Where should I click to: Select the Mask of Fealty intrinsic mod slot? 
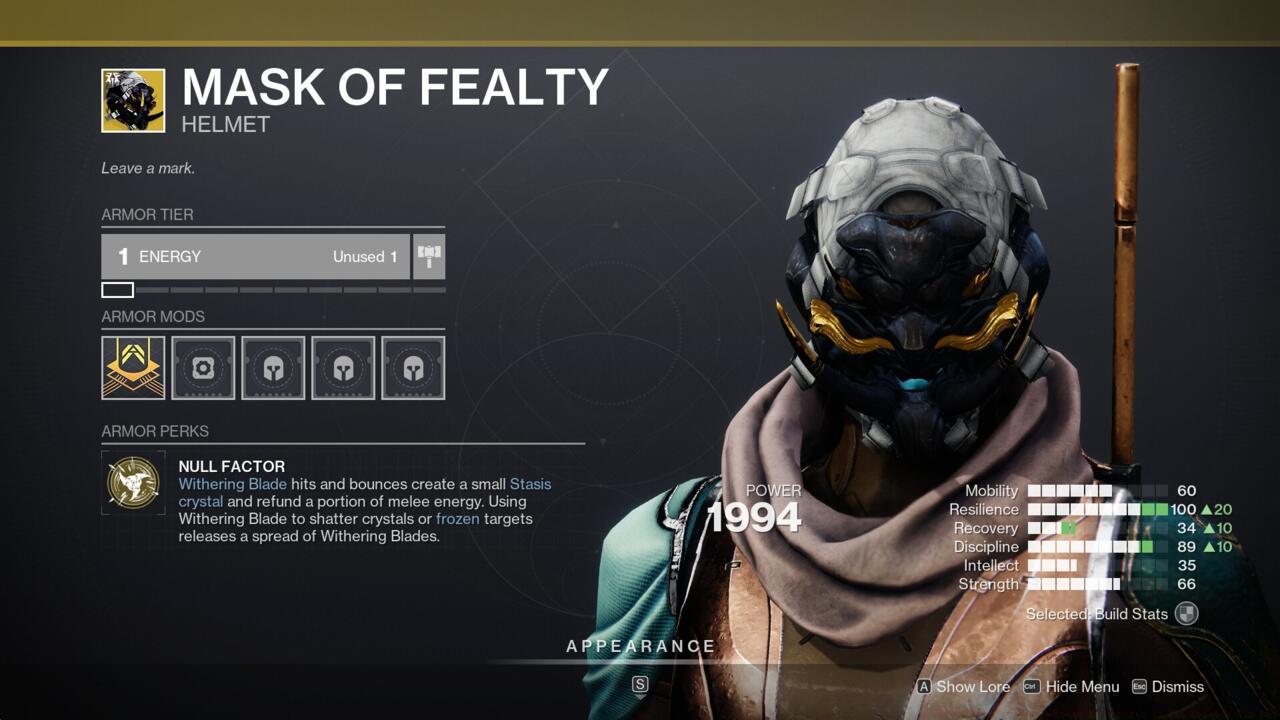tap(133, 367)
